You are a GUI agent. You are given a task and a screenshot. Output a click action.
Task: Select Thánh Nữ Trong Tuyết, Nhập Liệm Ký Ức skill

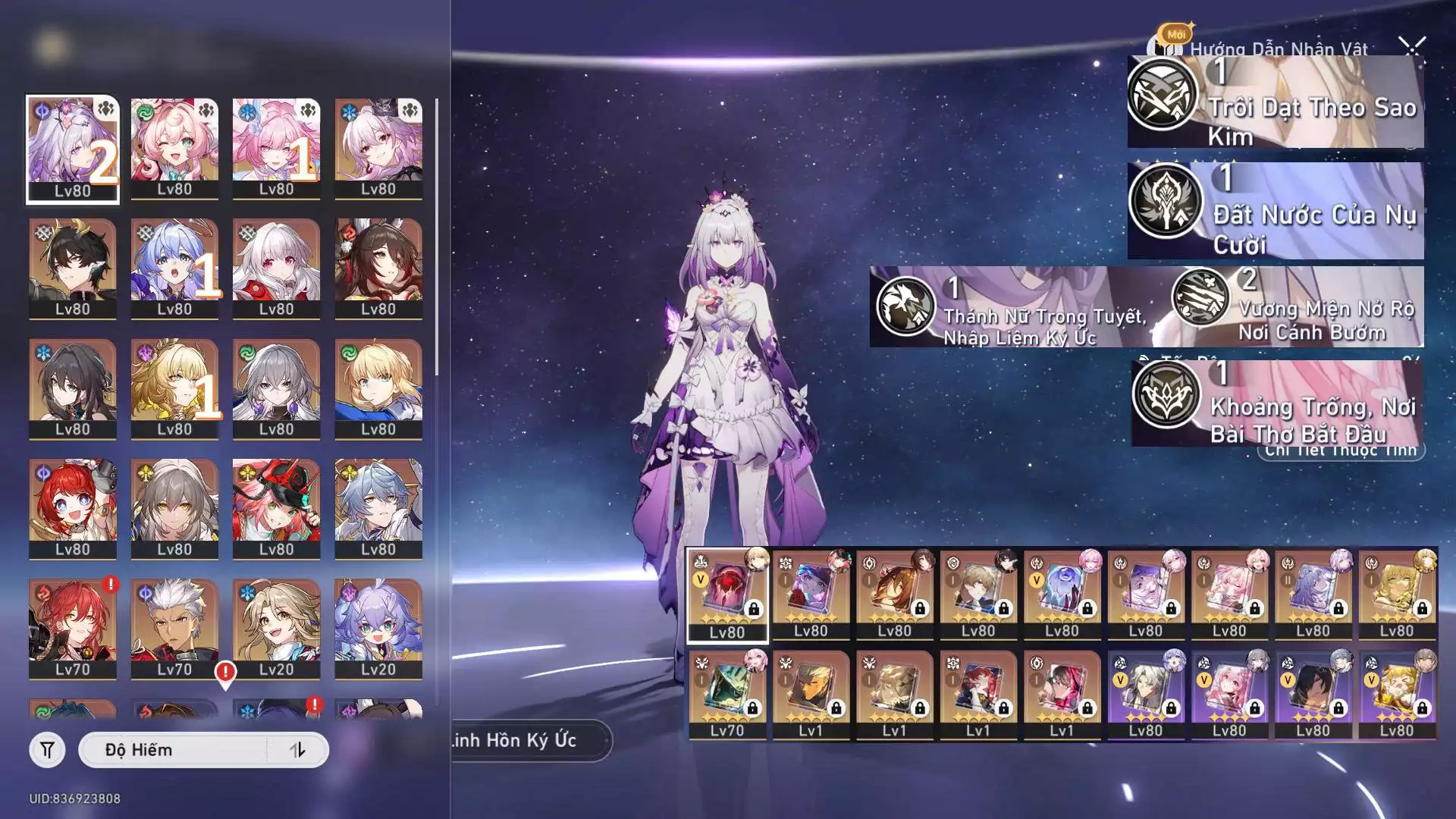click(x=1016, y=307)
